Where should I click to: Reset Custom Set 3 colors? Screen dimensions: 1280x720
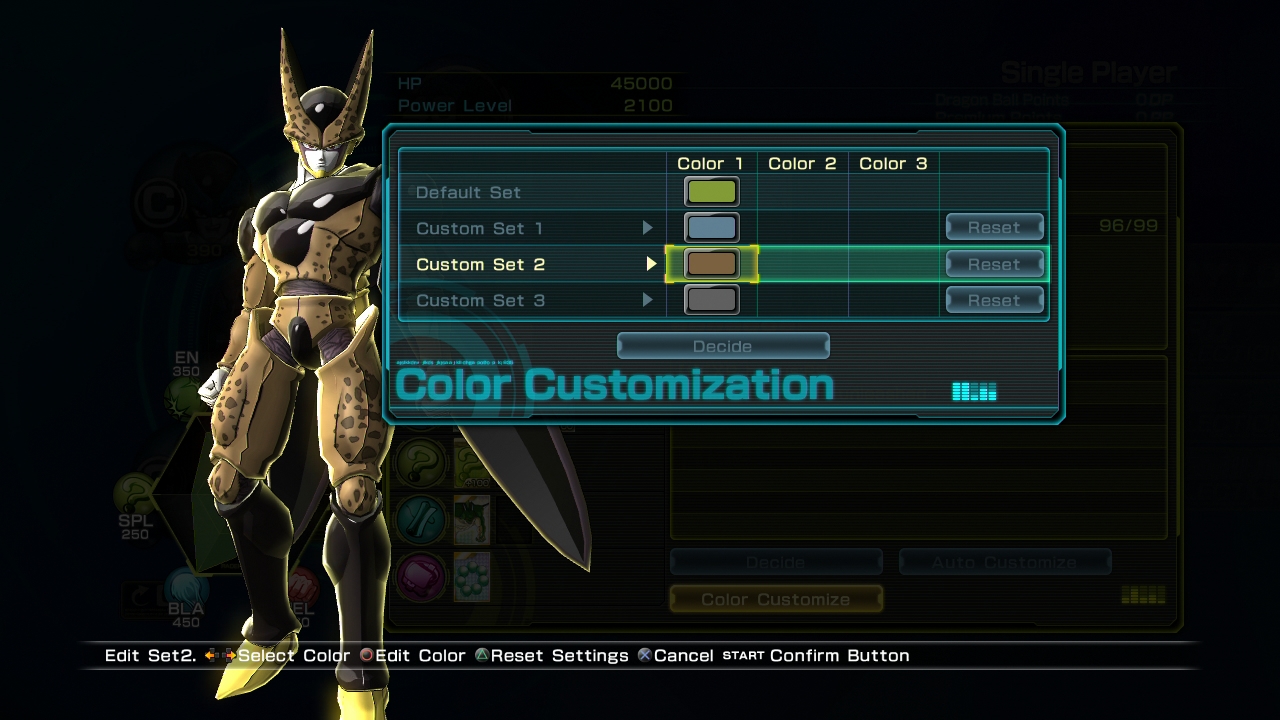pos(994,300)
